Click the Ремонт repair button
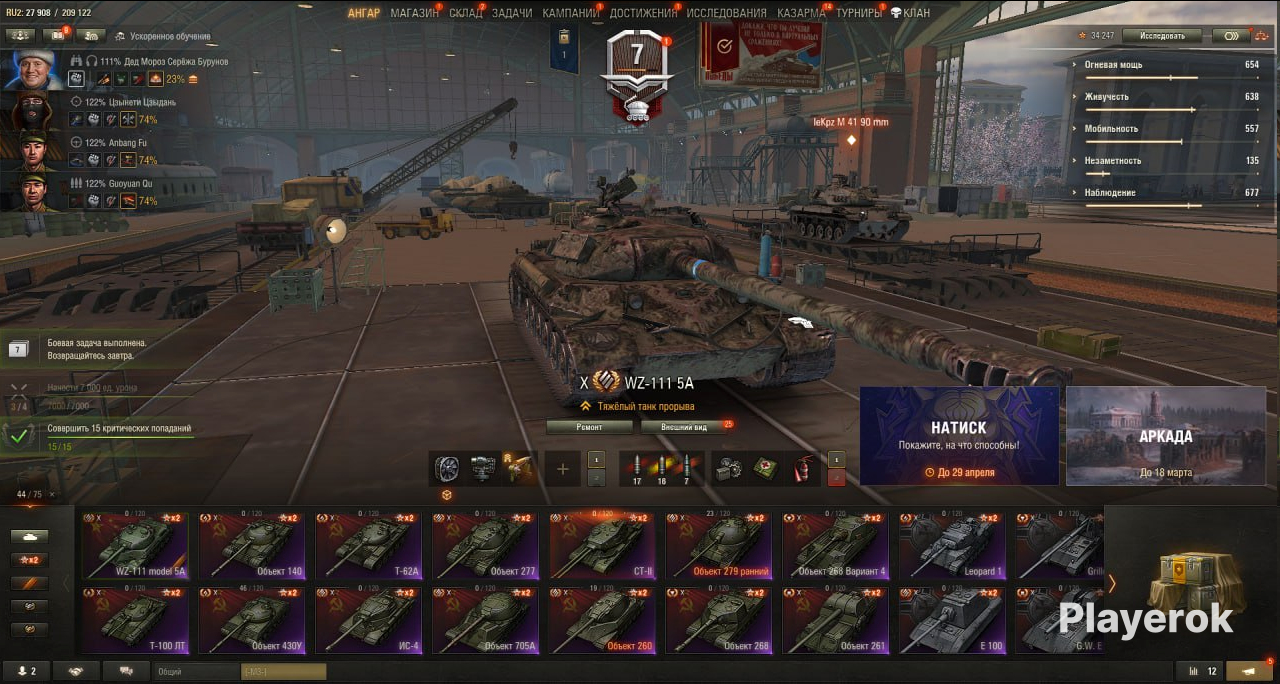Image resolution: width=1280 pixels, height=684 pixels. tap(589, 426)
